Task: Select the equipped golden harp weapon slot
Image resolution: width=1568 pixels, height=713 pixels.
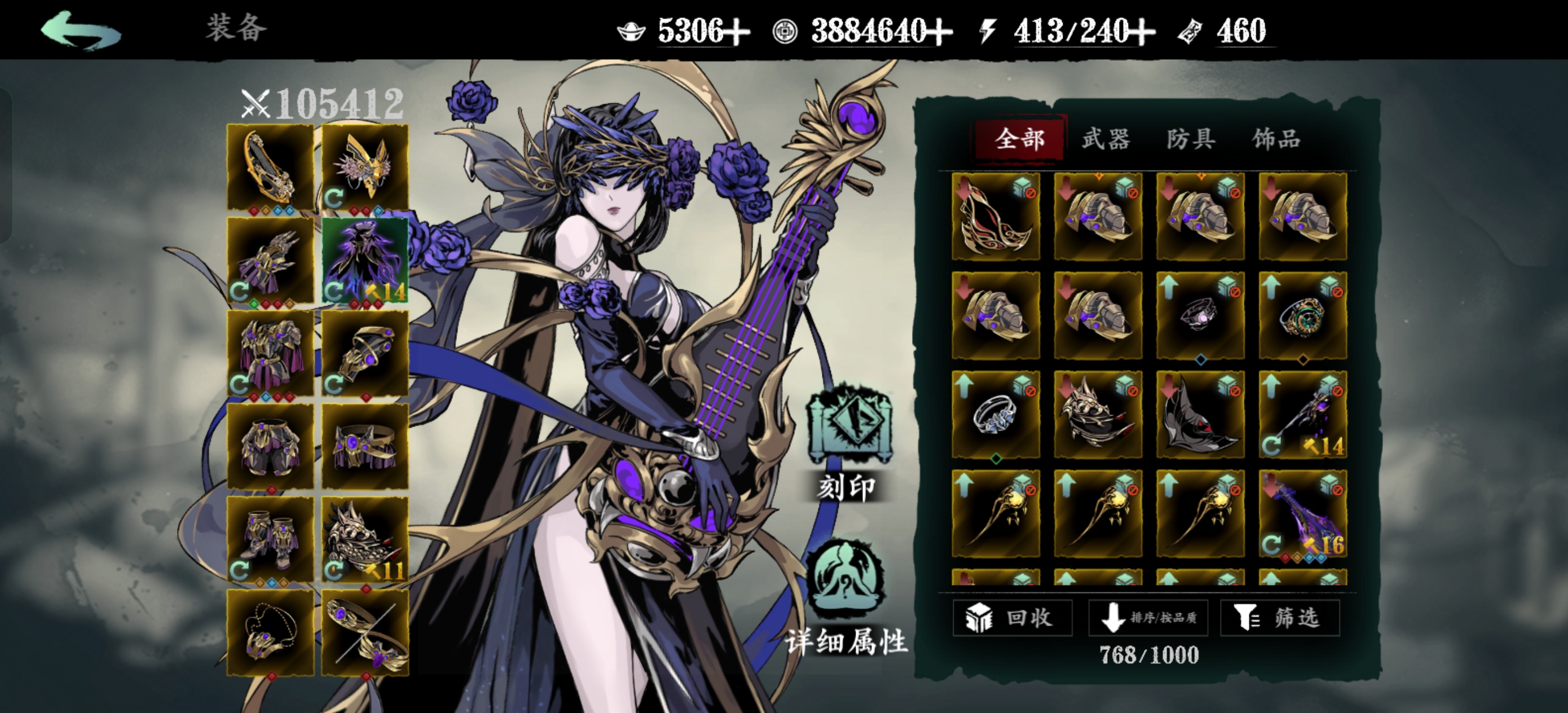Action: point(270,168)
